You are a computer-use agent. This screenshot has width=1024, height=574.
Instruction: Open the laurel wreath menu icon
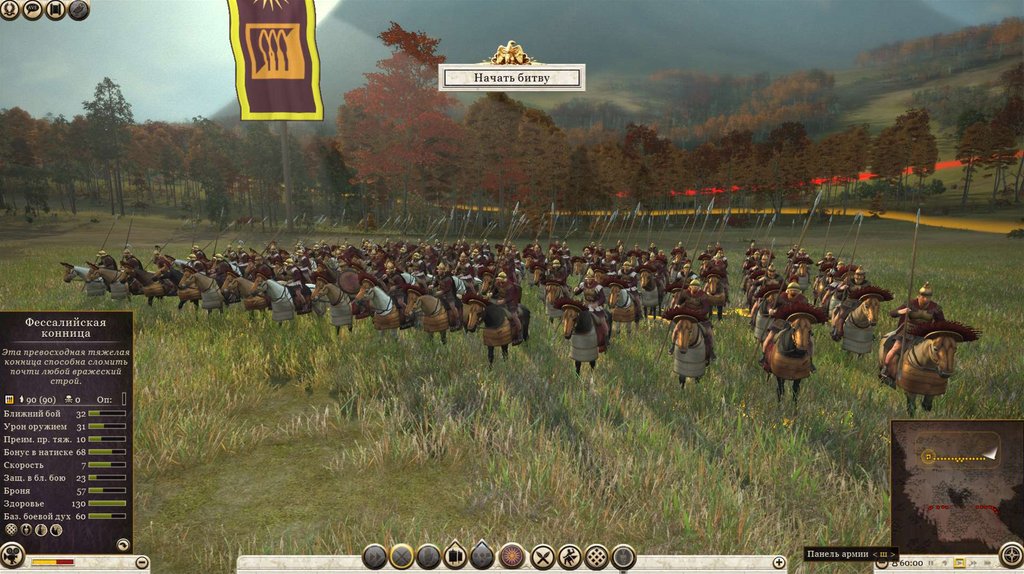coord(9,10)
